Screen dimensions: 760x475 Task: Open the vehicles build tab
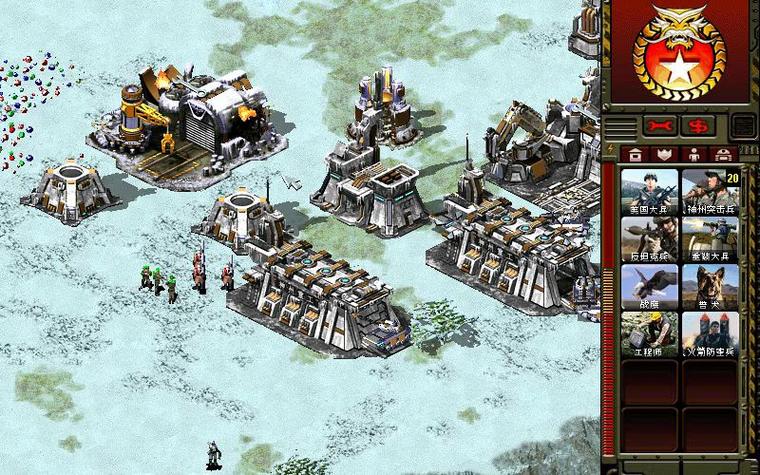(x=723, y=154)
